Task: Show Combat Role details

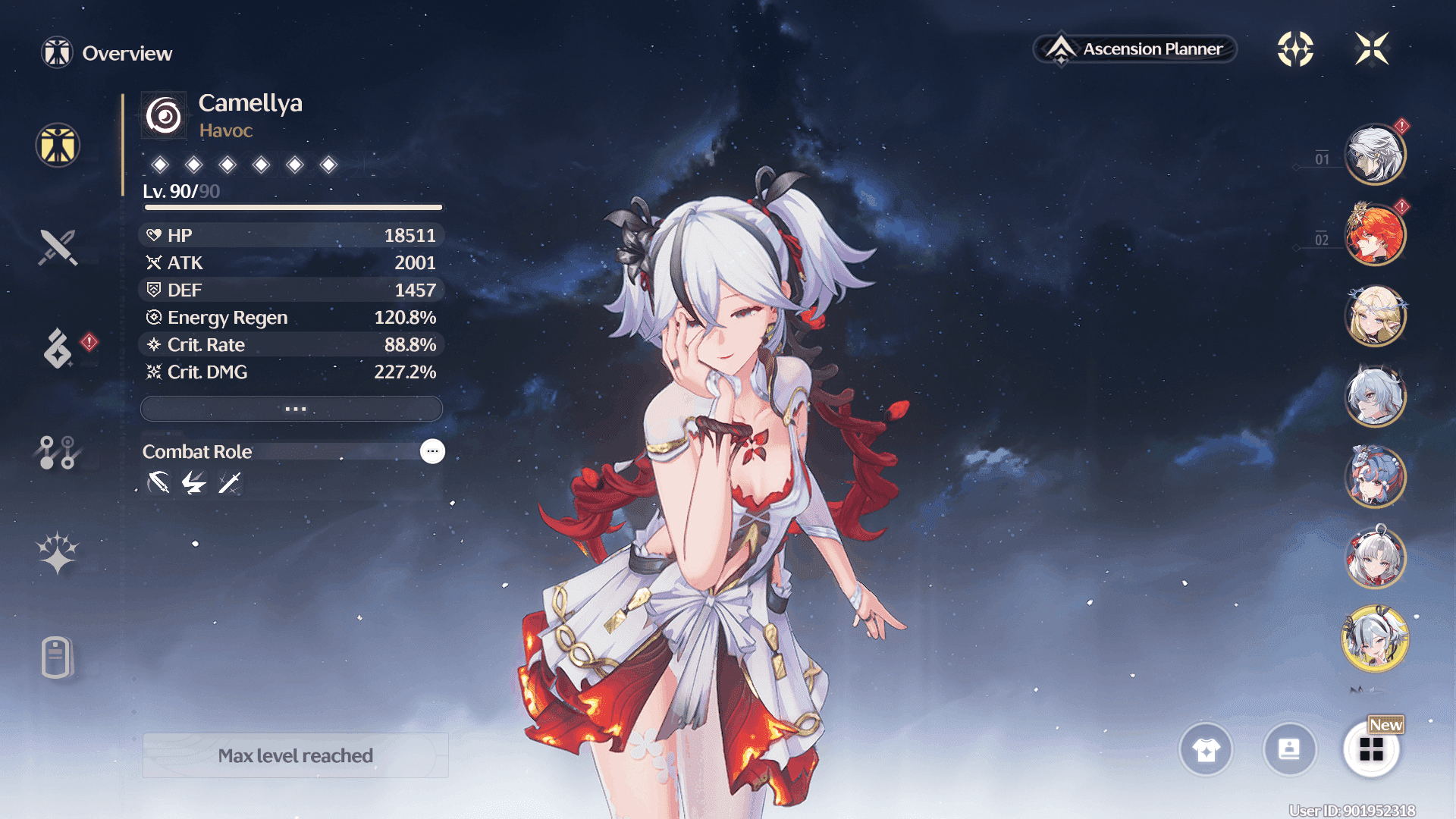Action: click(432, 451)
